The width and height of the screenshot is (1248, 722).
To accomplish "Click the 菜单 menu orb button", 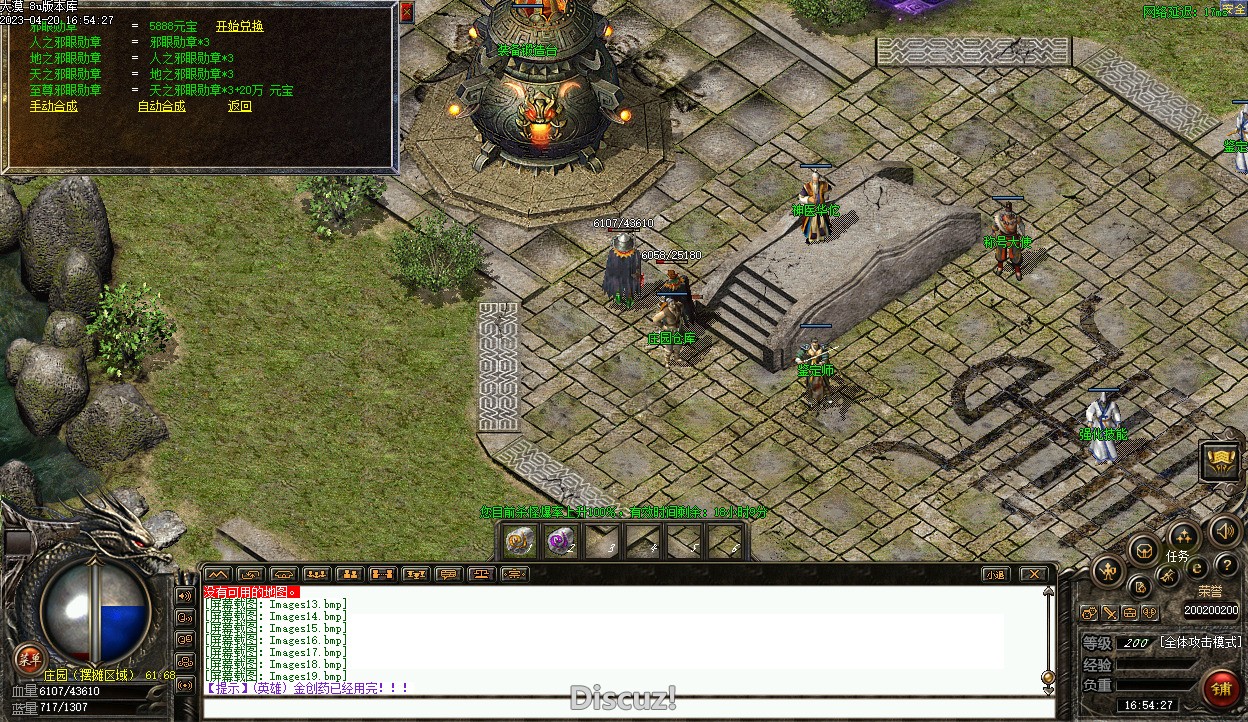I will coord(29,657).
